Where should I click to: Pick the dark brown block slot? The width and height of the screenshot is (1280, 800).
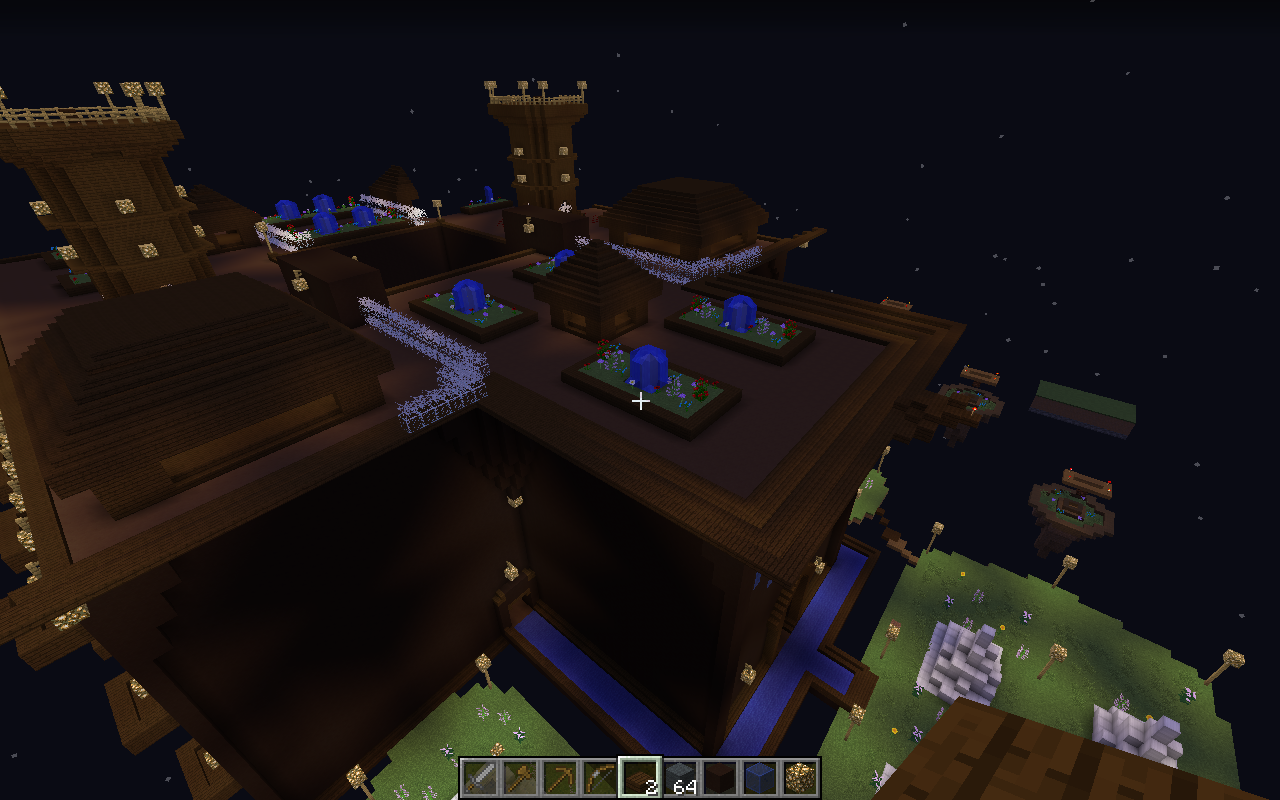pyautogui.click(x=720, y=777)
